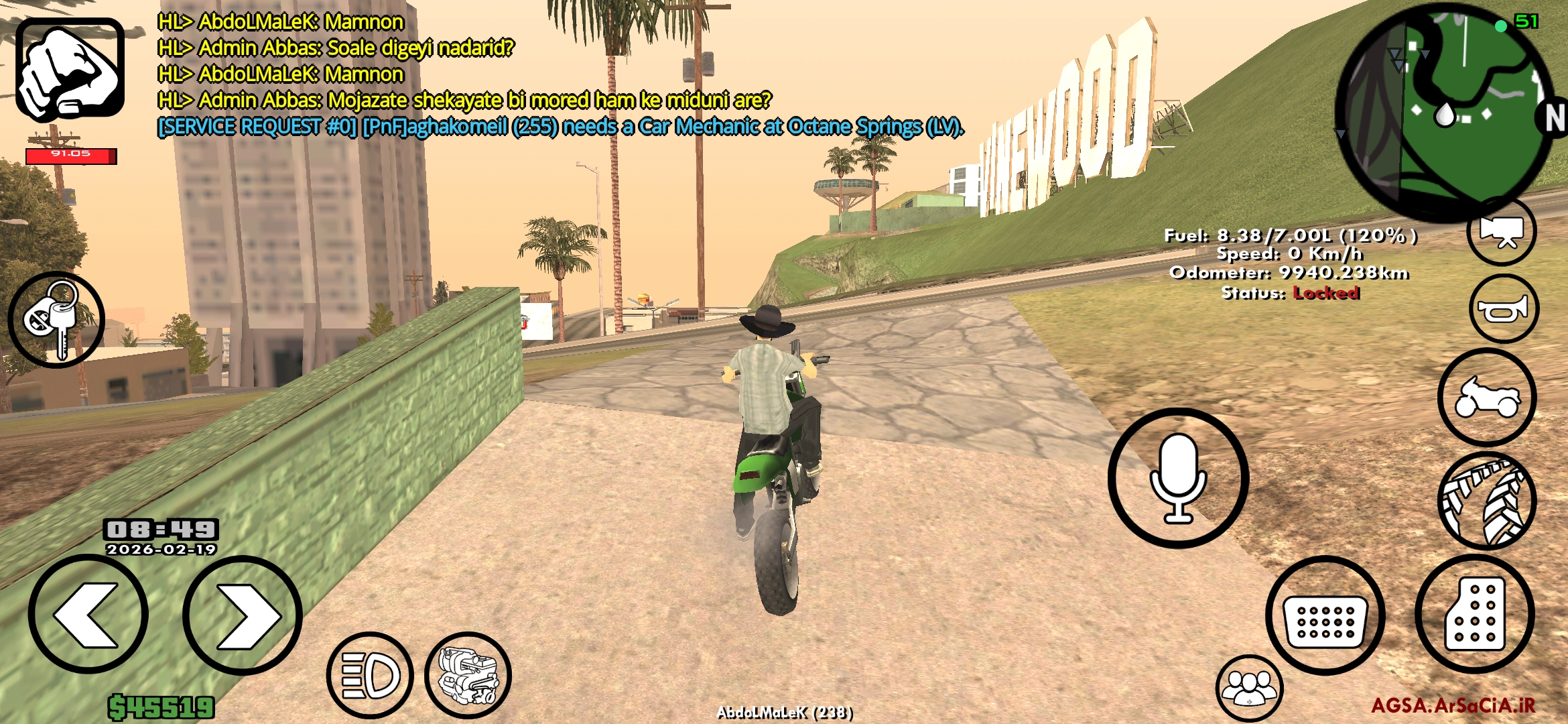Image resolution: width=1568 pixels, height=724 pixels.
Task: Select the Admin Abbas chat message
Action: tap(335, 49)
